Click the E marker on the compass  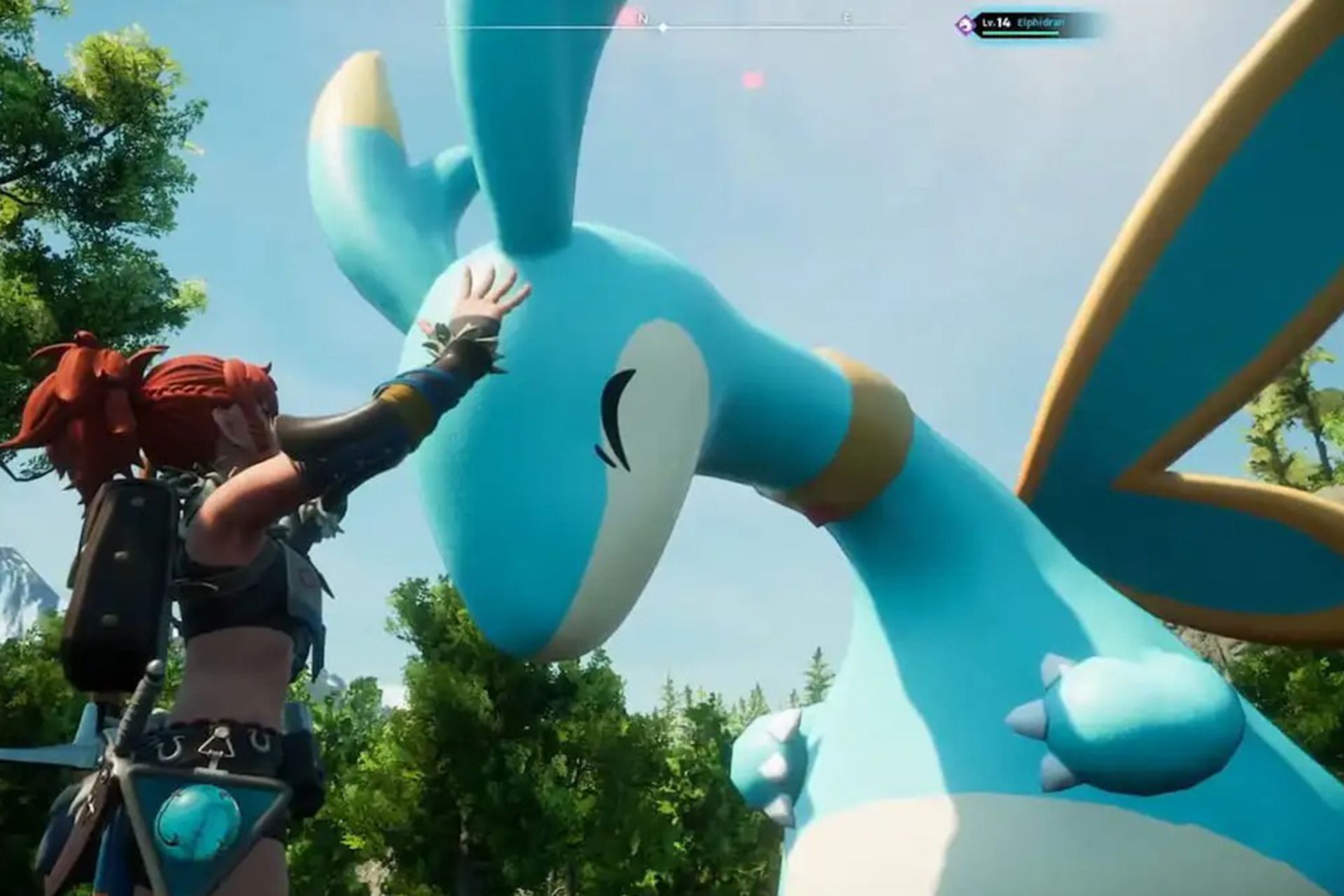pyautogui.click(x=848, y=20)
